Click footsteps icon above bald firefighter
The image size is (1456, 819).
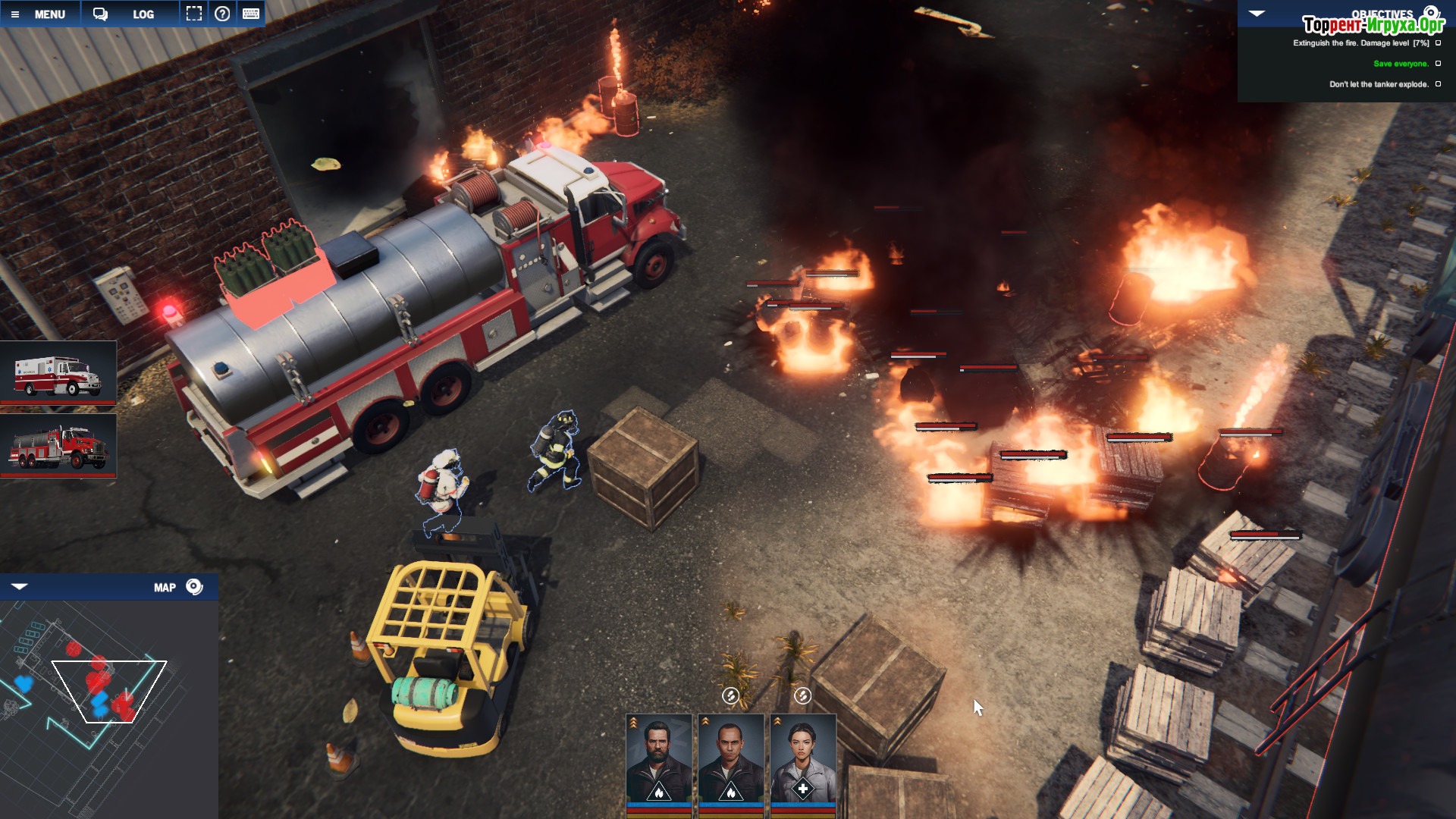730,695
